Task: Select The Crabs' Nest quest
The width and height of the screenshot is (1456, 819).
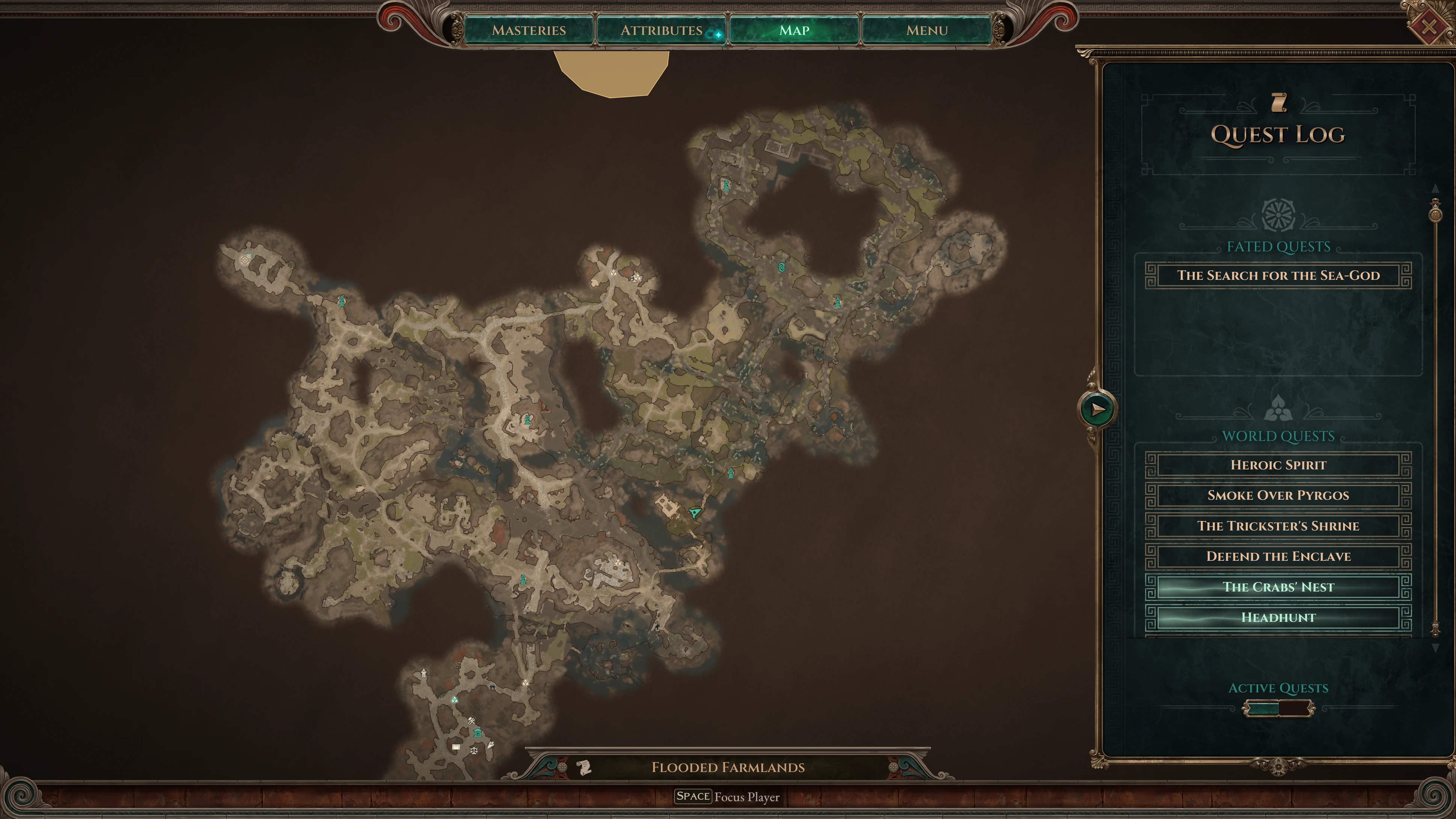Action: click(1278, 587)
